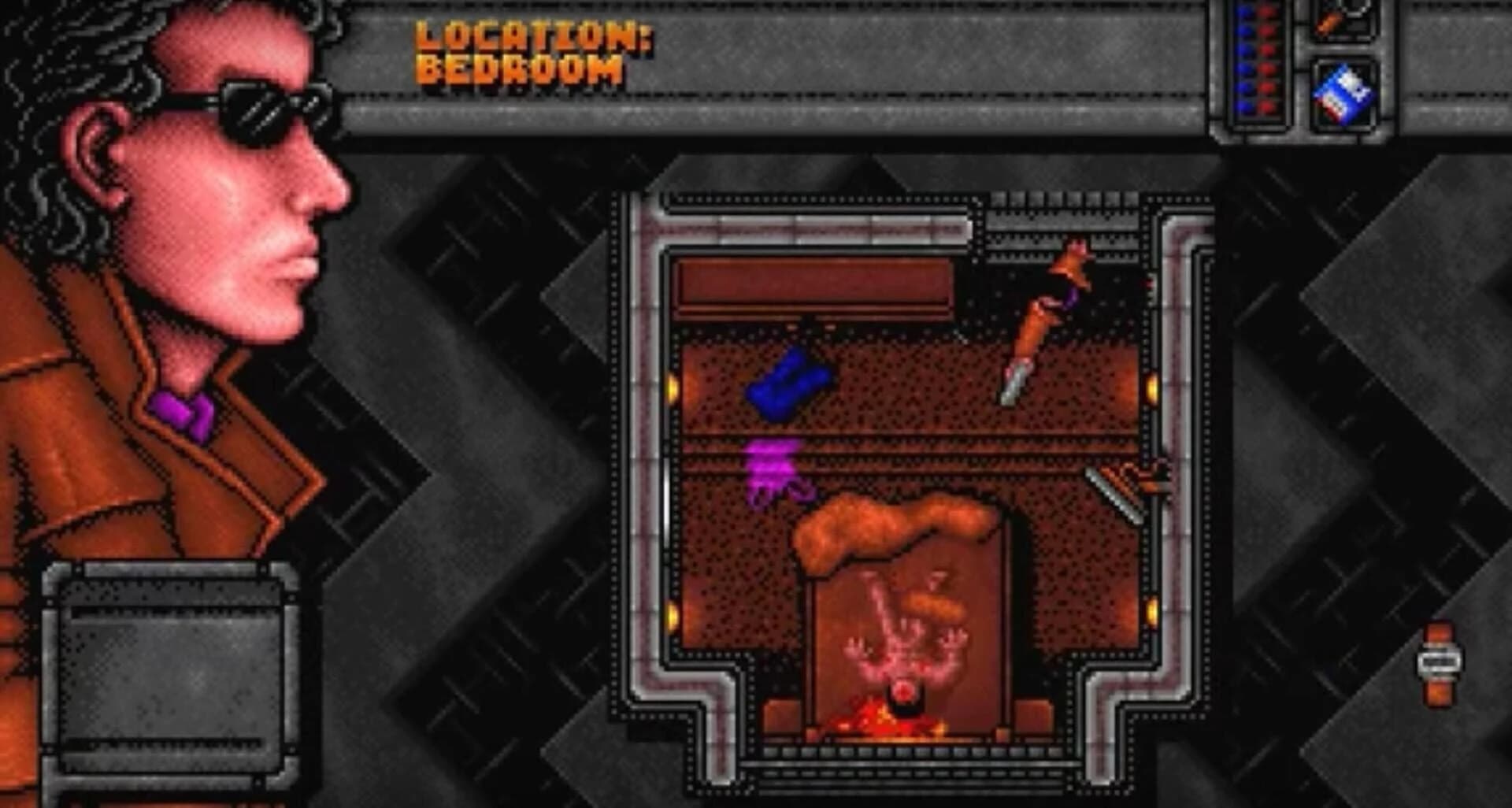
Task: Open the floppy disk save icon
Action: point(1343,95)
